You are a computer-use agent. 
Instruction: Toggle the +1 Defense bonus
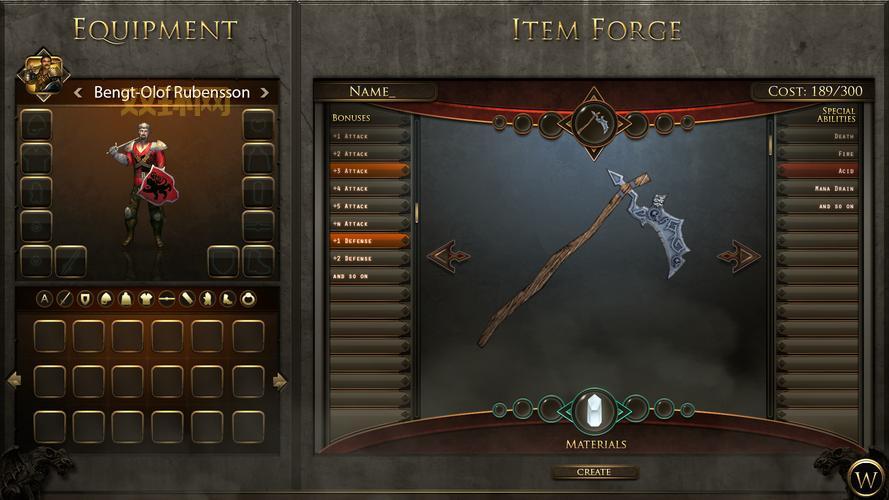coord(369,241)
